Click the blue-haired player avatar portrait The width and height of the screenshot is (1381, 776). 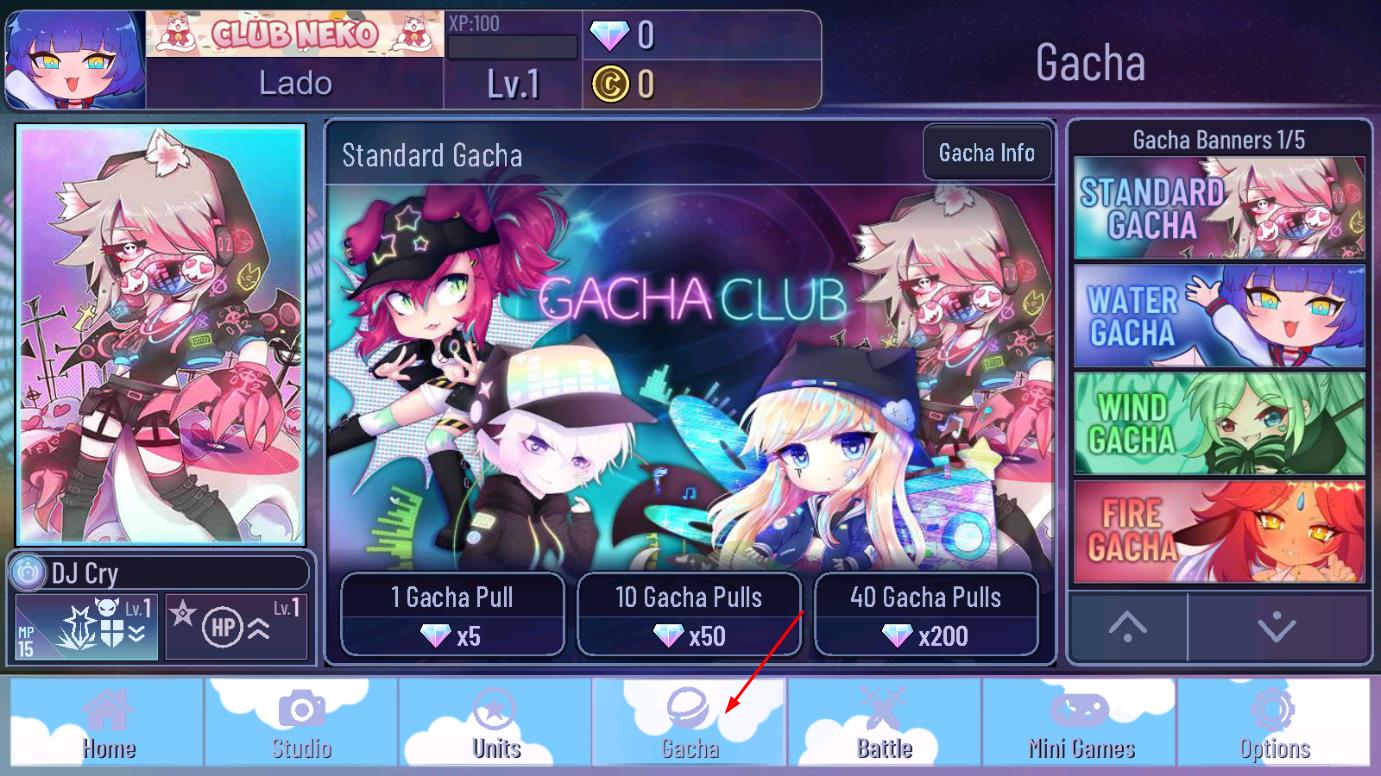pos(76,60)
